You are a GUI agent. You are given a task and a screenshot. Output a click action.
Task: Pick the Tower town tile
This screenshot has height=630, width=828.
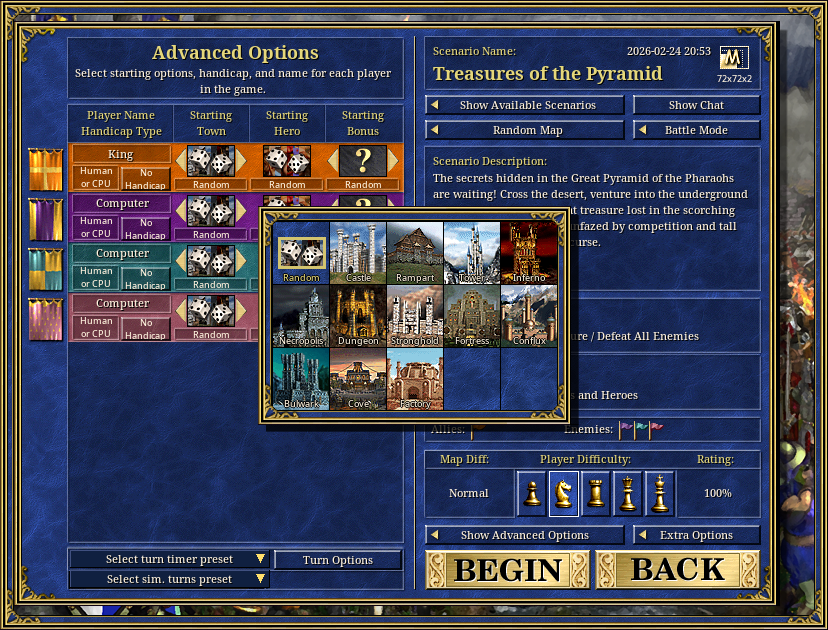pyautogui.click(x=472, y=253)
